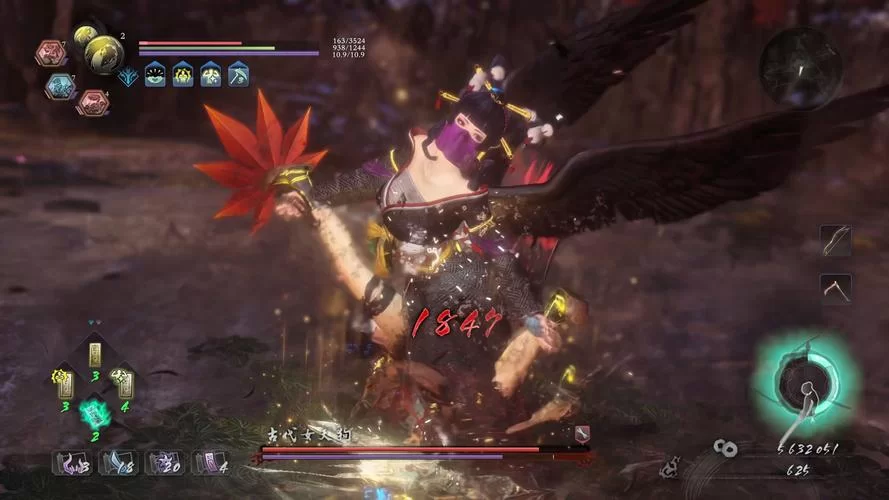Select the blue soul core icon
Screen dimensions: 889x500
(60, 86)
